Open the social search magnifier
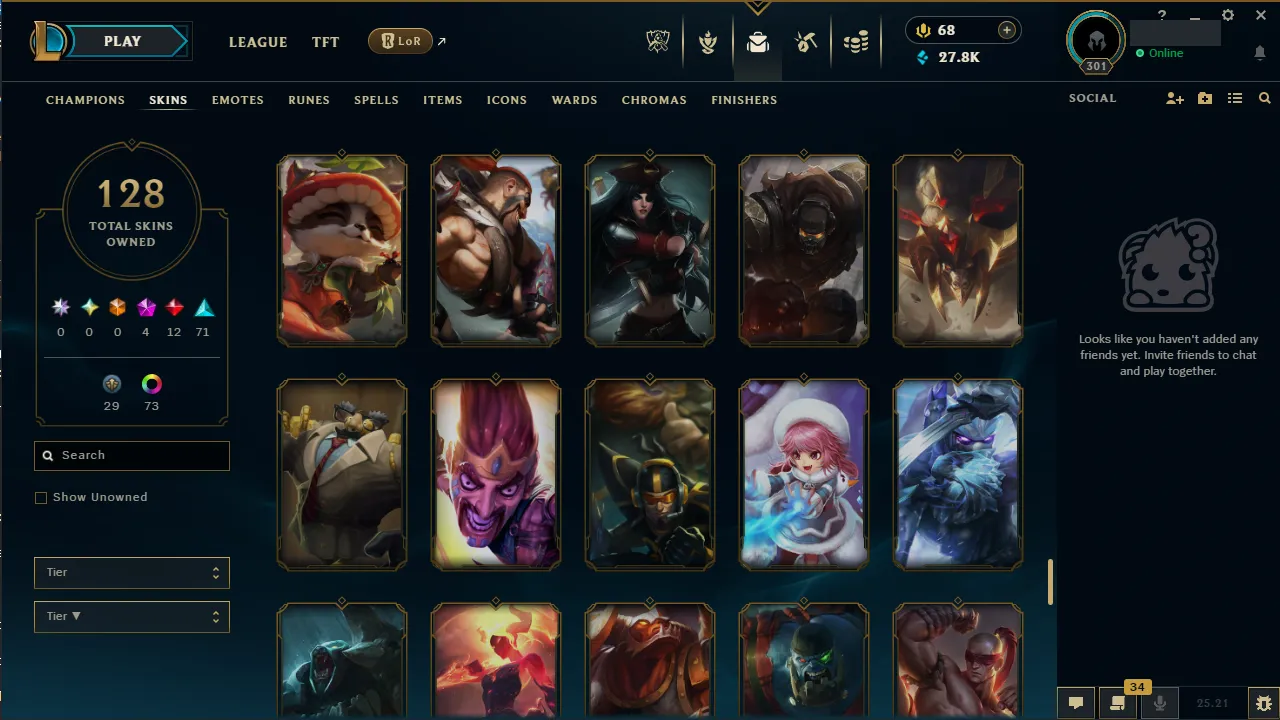Image resolution: width=1280 pixels, height=720 pixels. coord(1264,98)
